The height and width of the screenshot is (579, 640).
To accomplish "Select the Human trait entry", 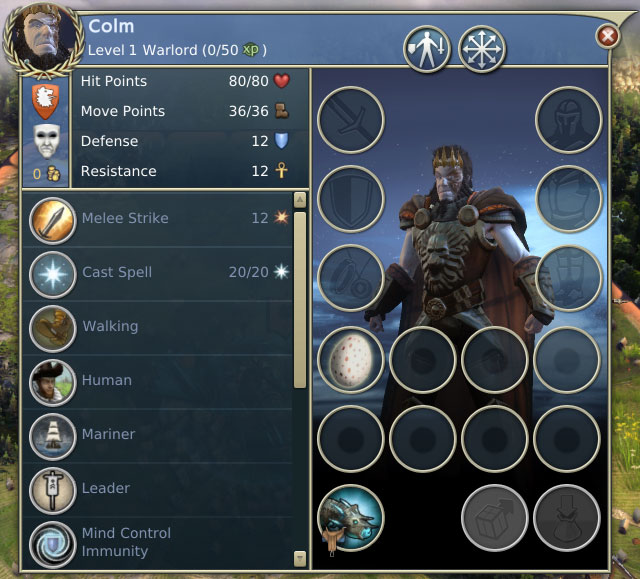I will pyautogui.click(x=160, y=380).
